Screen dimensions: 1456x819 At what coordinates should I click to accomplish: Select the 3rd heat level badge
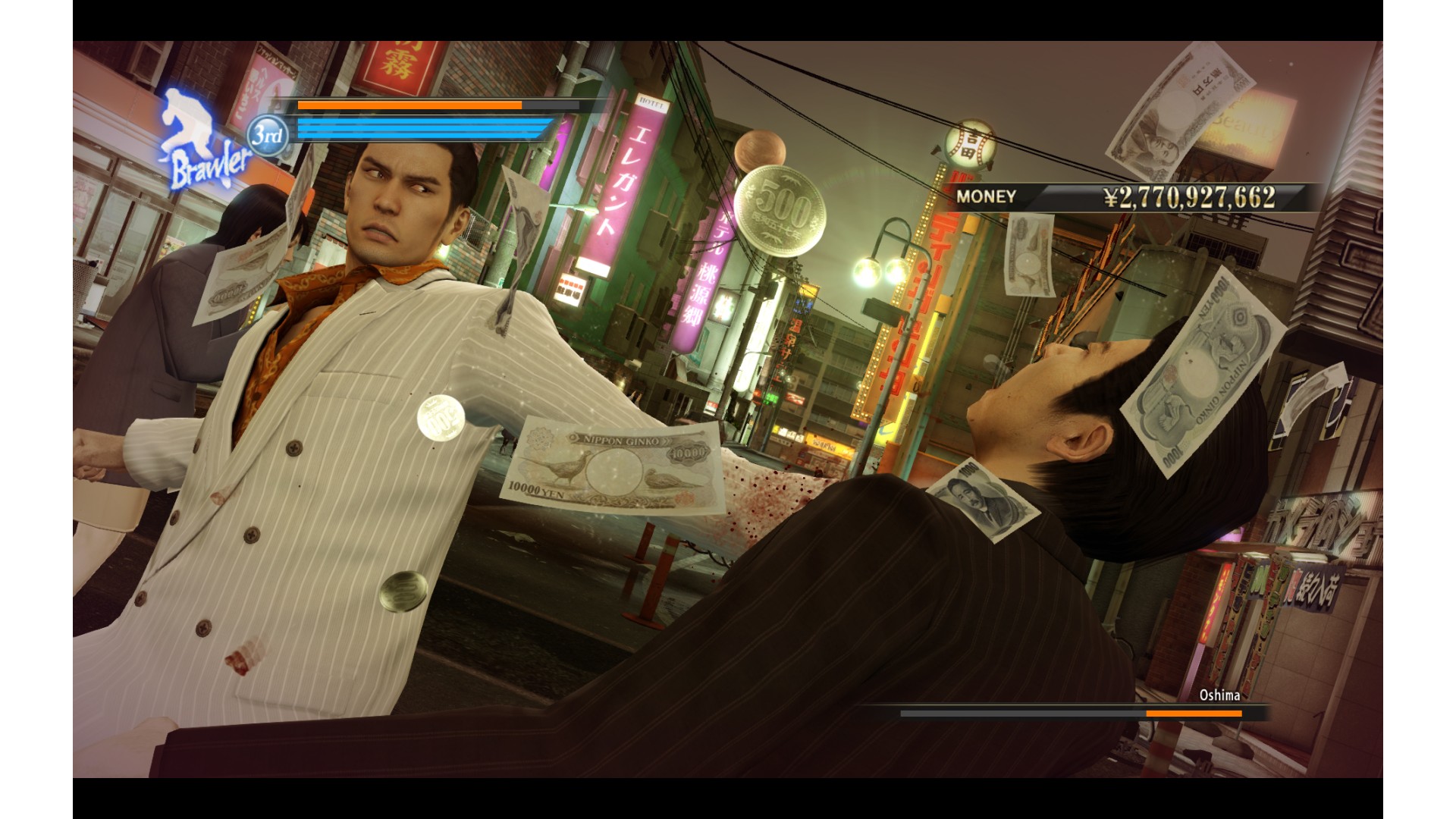[x=268, y=136]
